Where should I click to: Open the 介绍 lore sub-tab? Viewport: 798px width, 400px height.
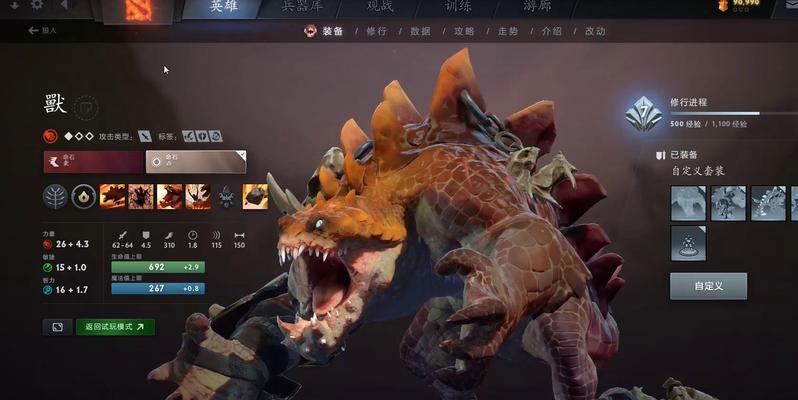[x=551, y=31]
